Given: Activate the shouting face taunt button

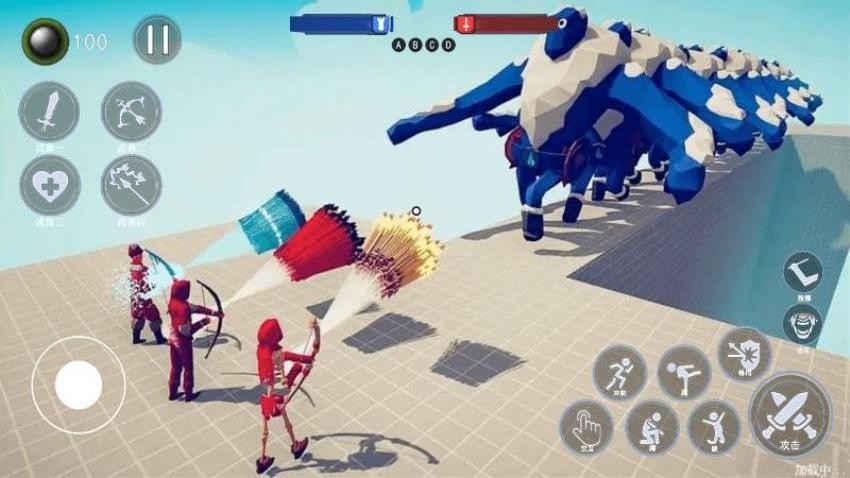Looking at the screenshot, I should pyautogui.click(x=802, y=324).
